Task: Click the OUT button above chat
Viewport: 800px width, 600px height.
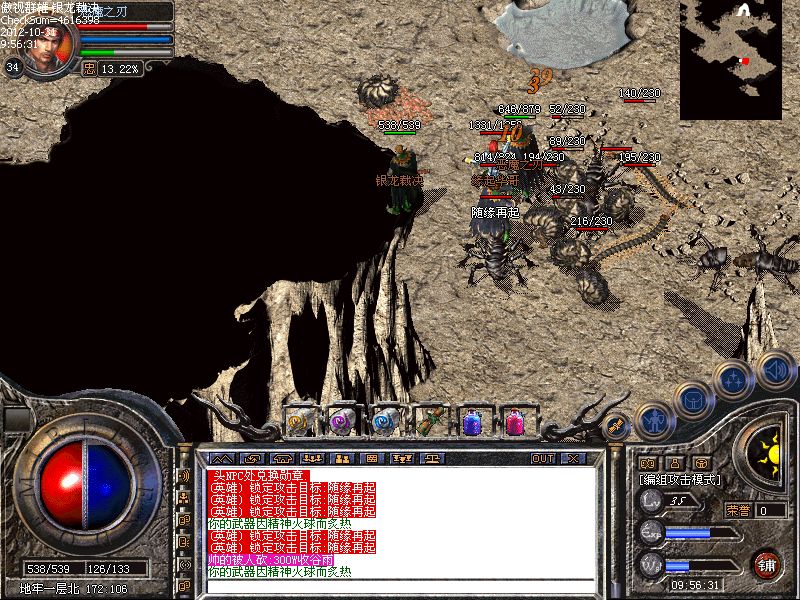Action: point(542,459)
